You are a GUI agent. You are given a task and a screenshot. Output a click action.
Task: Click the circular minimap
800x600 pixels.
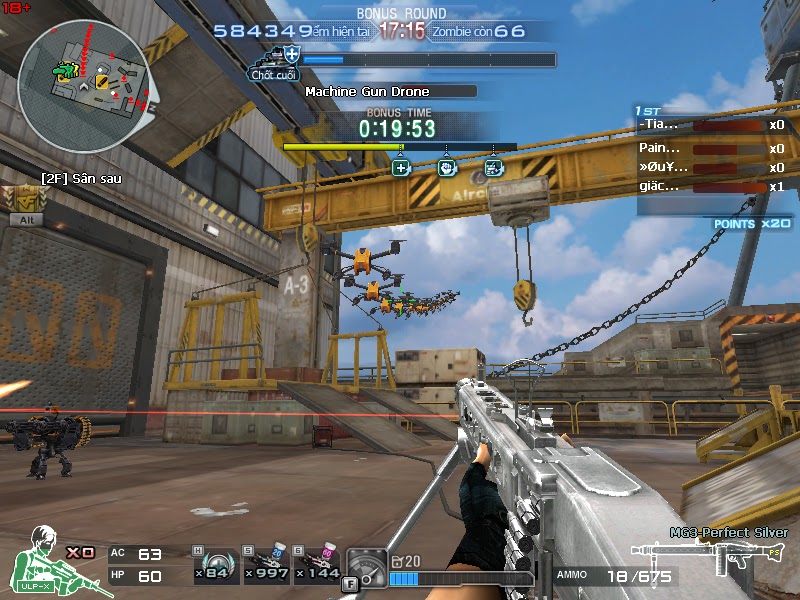point(84,72)
